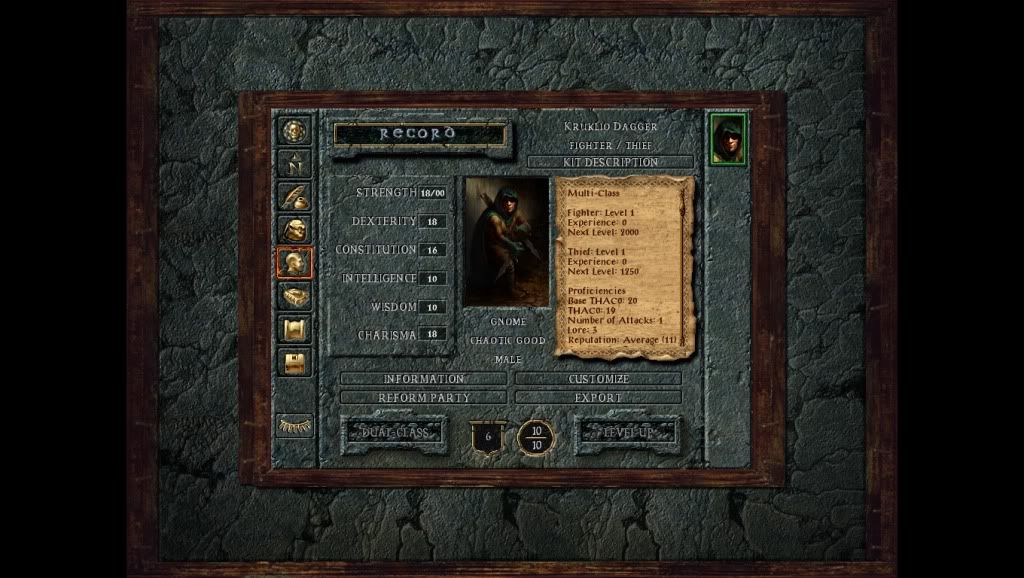
Task: Select Kruklio Dagger's hooded party portrait
Action: (x=729, y=139)
